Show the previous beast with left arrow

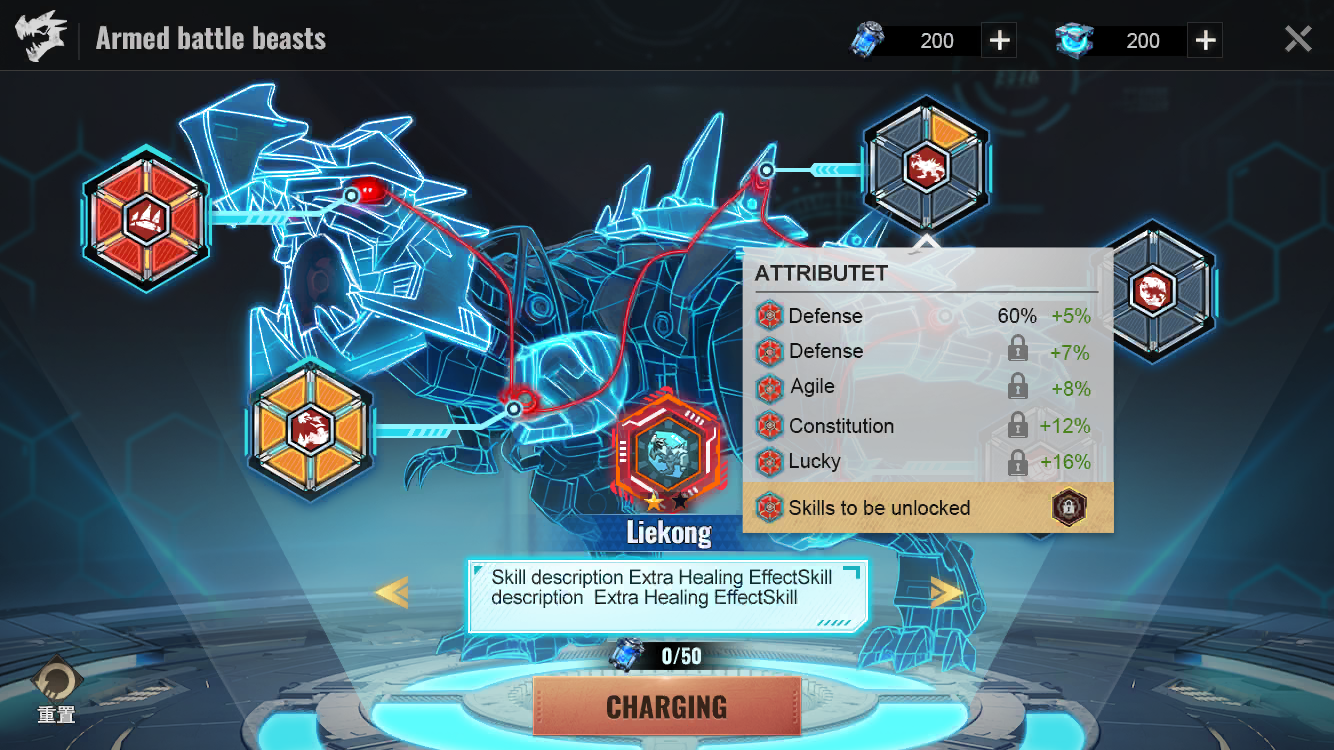[x=391, y=592]
